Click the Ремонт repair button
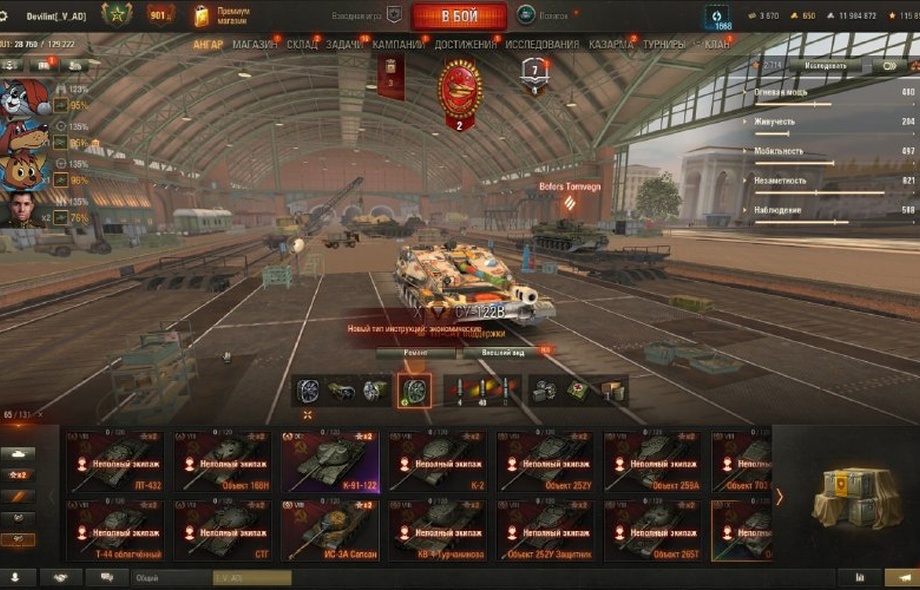Image resolution: width=920 pixels, height=590 pixels. pos(416,352)
